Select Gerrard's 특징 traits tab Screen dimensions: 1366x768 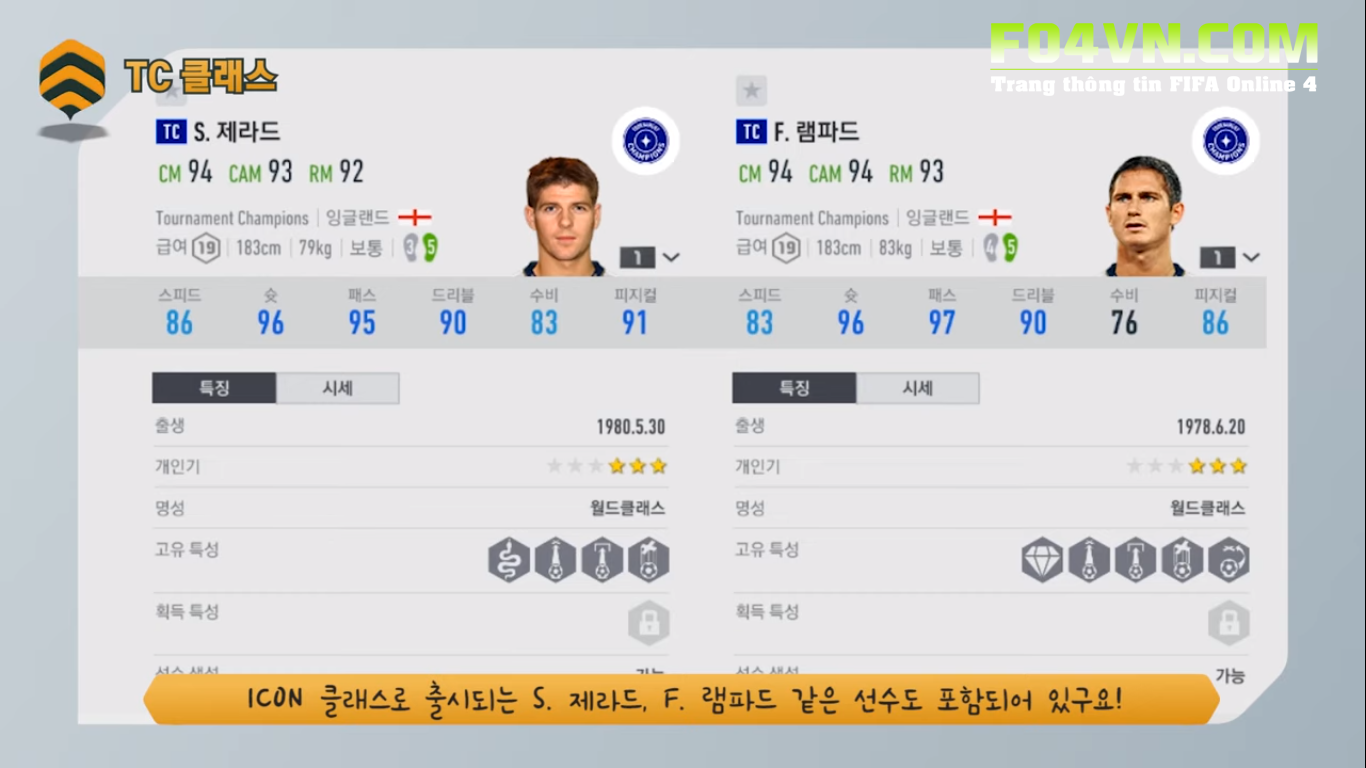[x=214, y=388]
